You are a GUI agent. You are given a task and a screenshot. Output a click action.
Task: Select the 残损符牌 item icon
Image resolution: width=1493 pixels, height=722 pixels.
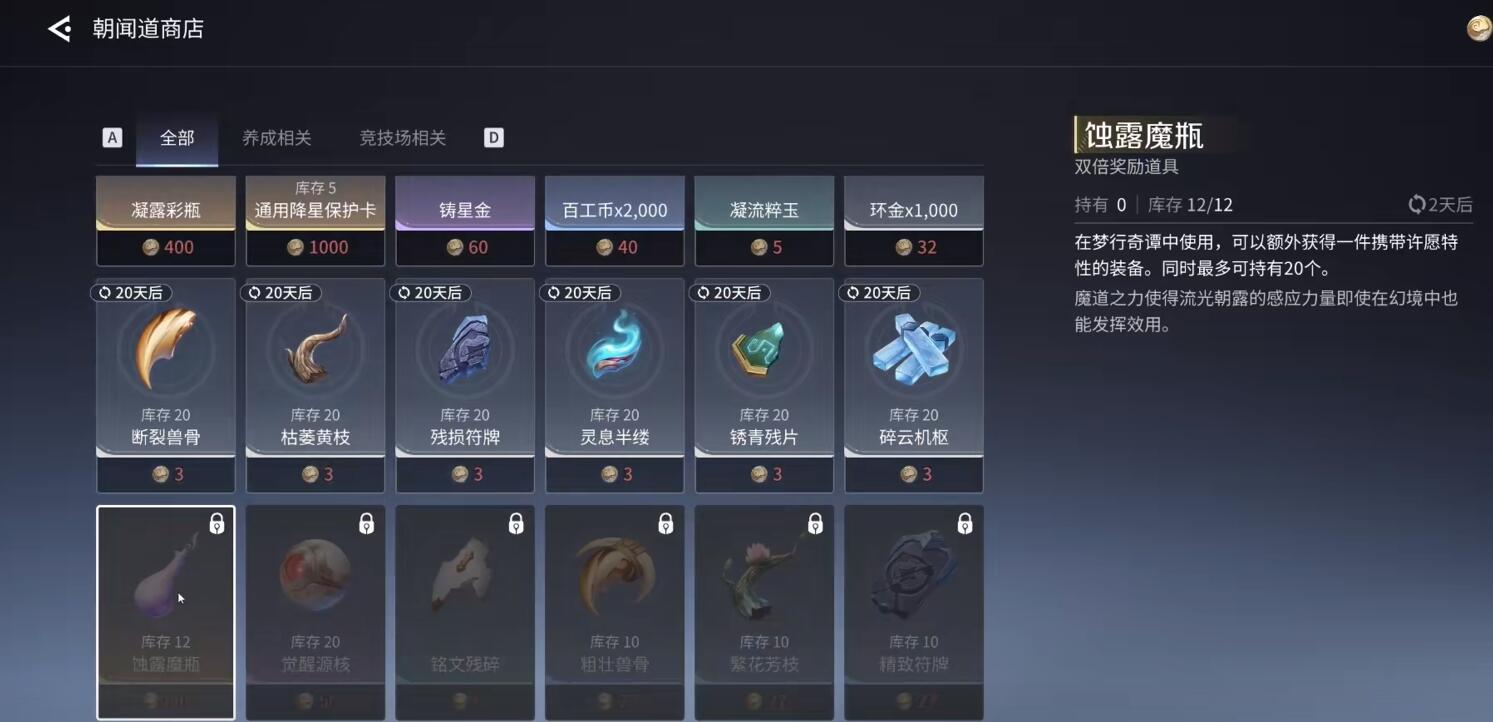click(464, 350)
